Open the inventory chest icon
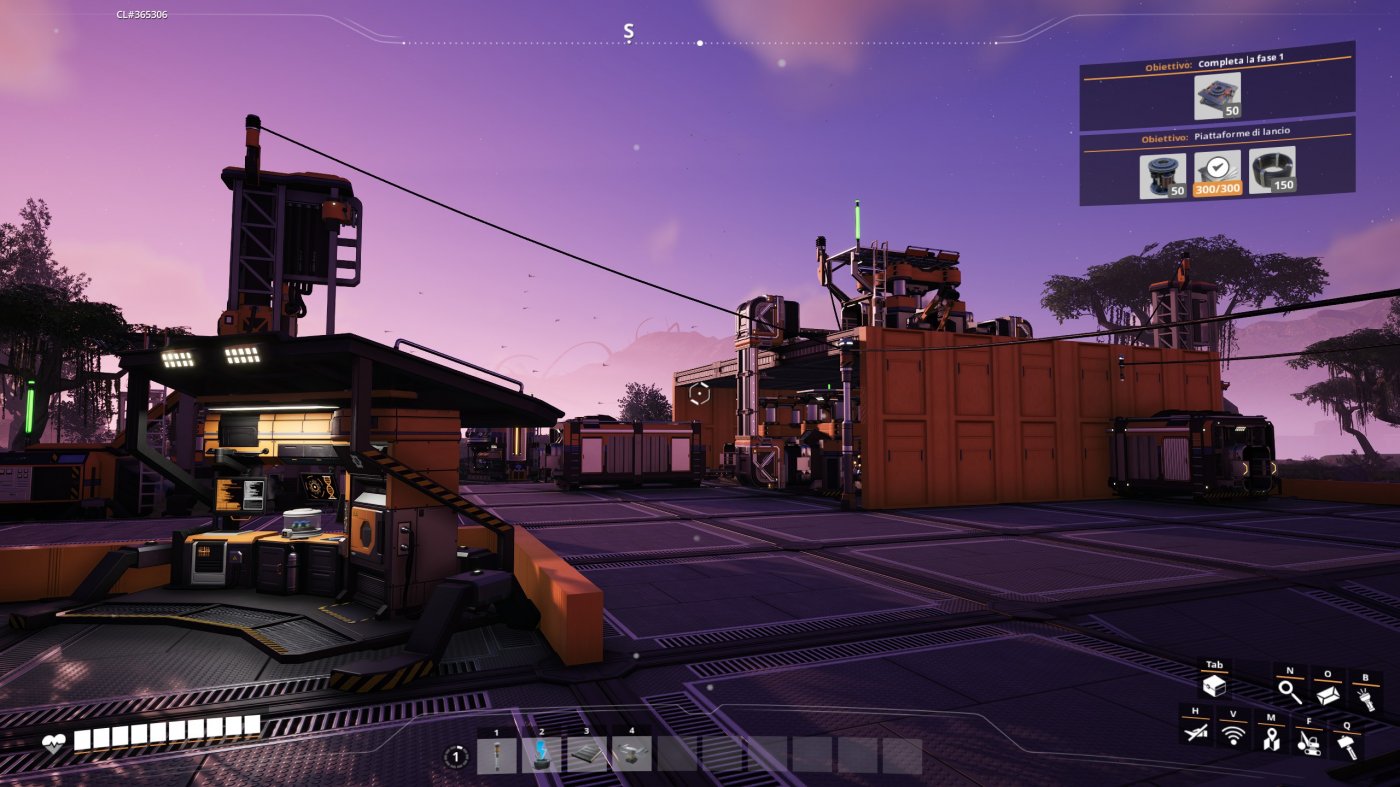Screen dimensions: 1400x787 pos(1214,687)
